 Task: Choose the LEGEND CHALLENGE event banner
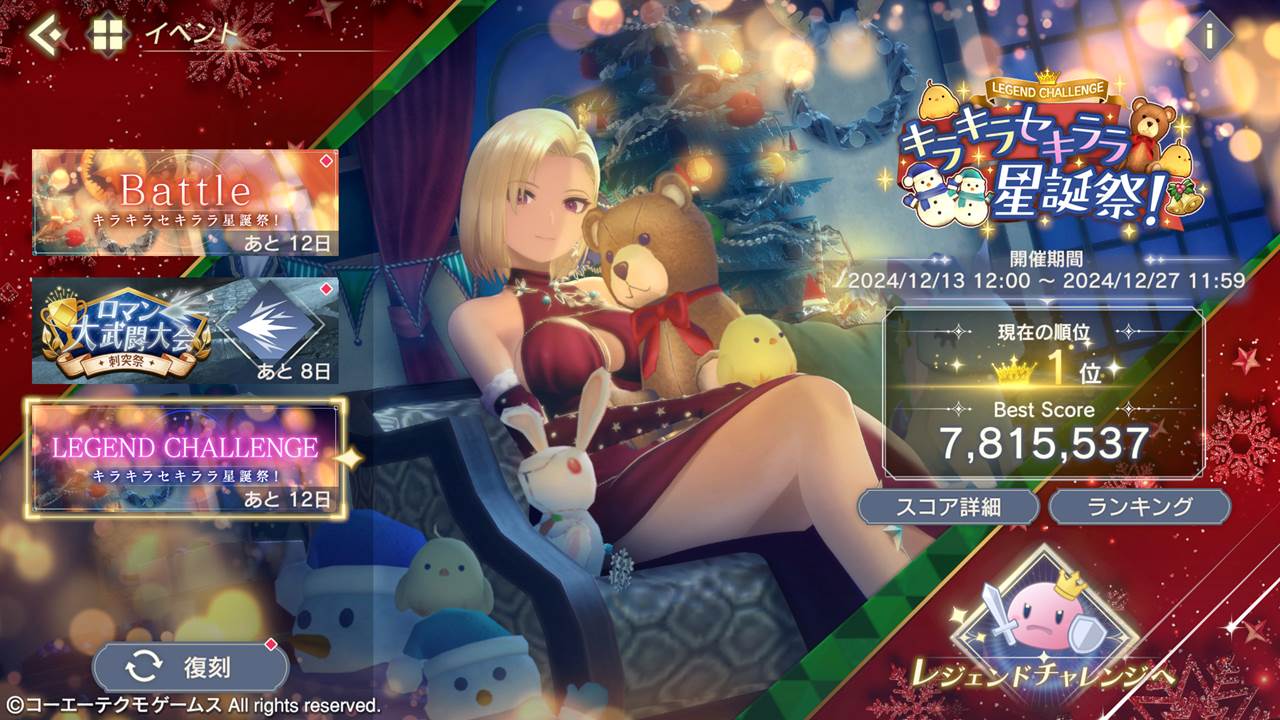(186, 459)
